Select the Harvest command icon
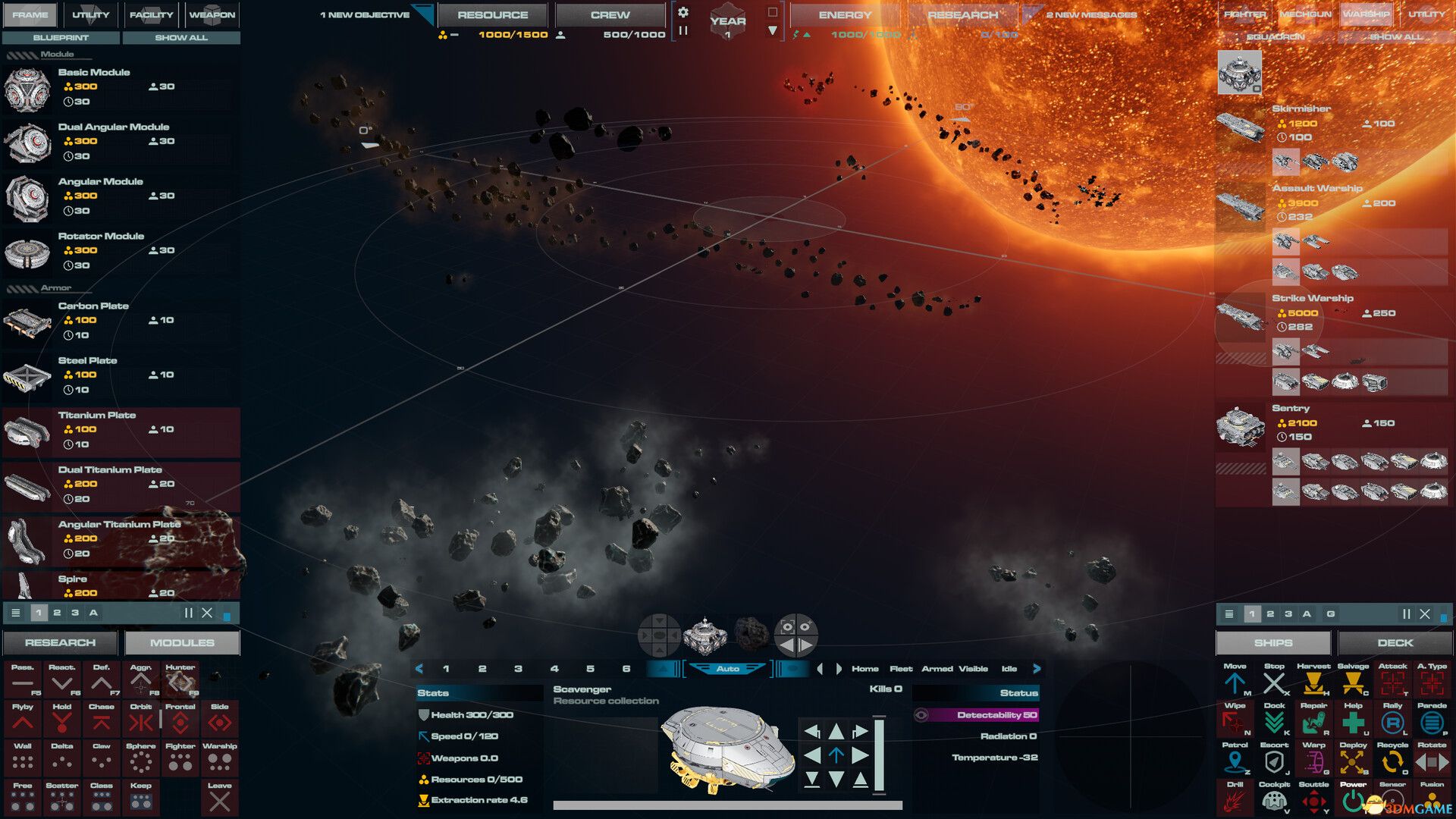 tap(1314, 682)
